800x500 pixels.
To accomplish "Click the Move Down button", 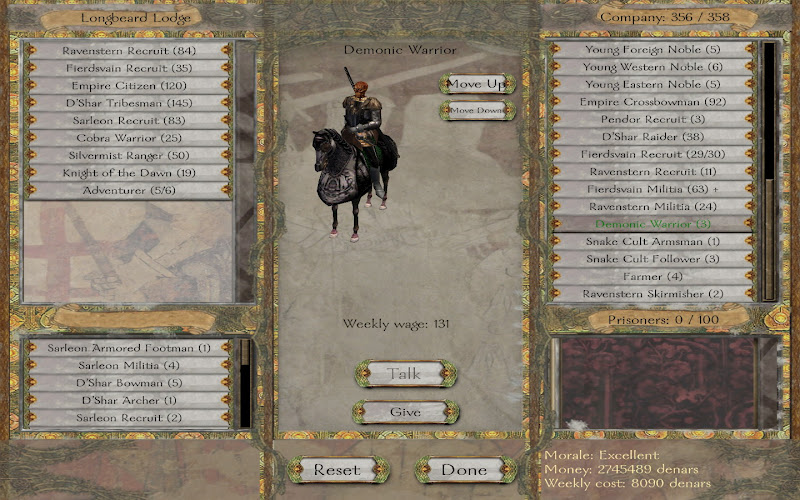I will [476, 110].
